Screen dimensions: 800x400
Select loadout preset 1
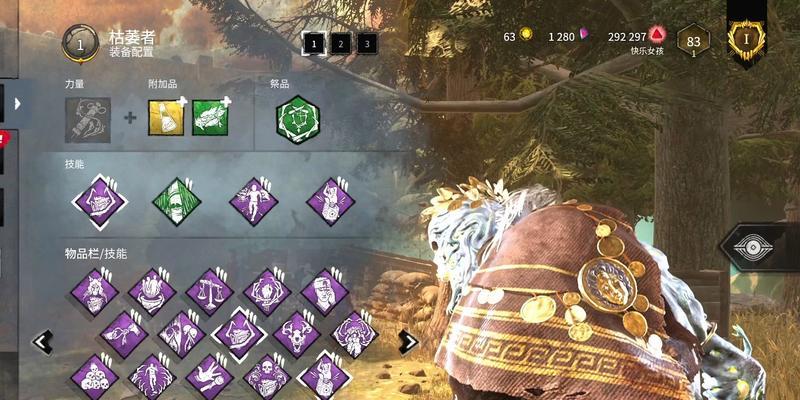click(314, 44)
